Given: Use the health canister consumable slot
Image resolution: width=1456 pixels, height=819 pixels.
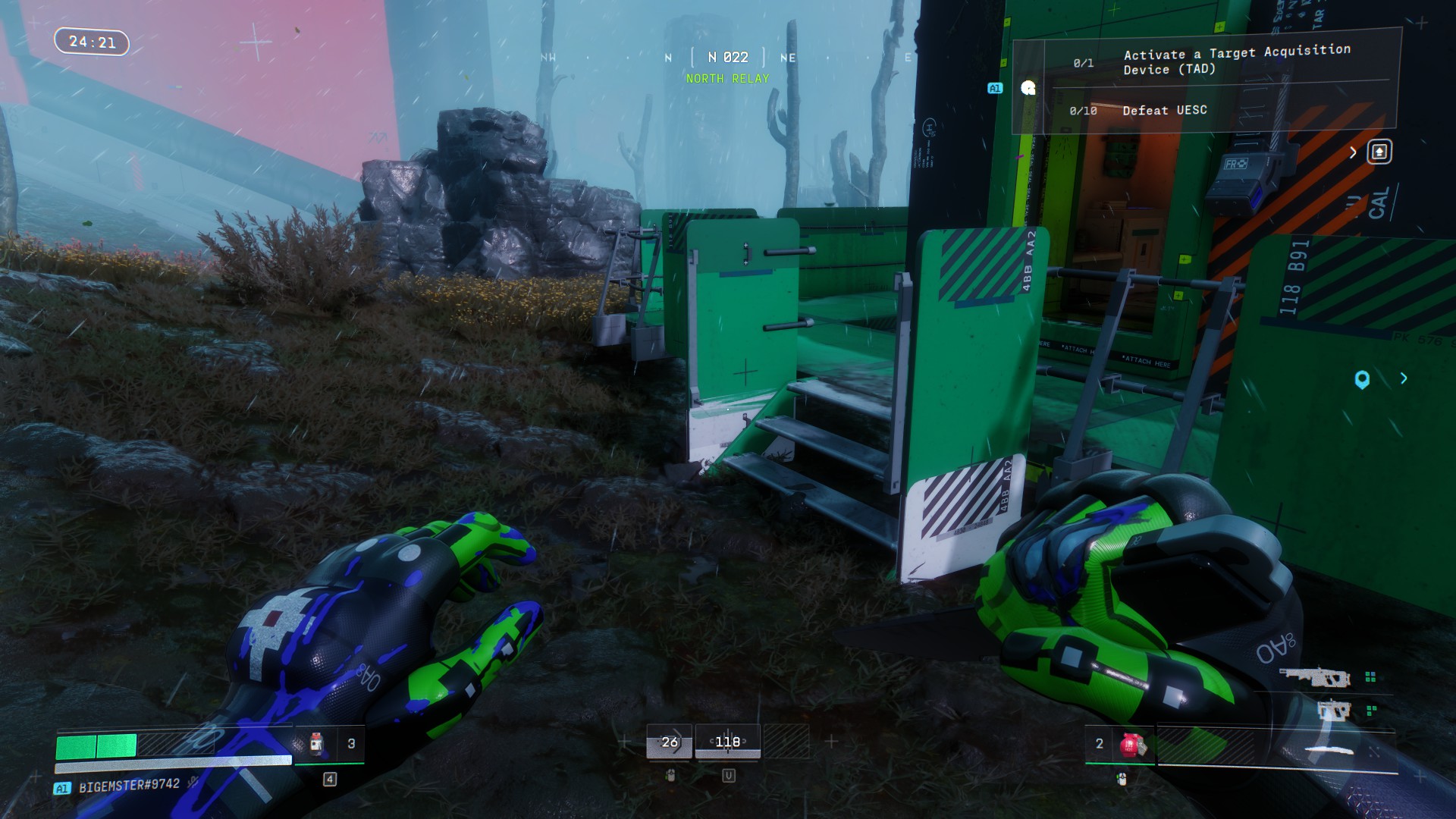Looking at the screenshot, I should pyautogui.click(x=317, y=744).
